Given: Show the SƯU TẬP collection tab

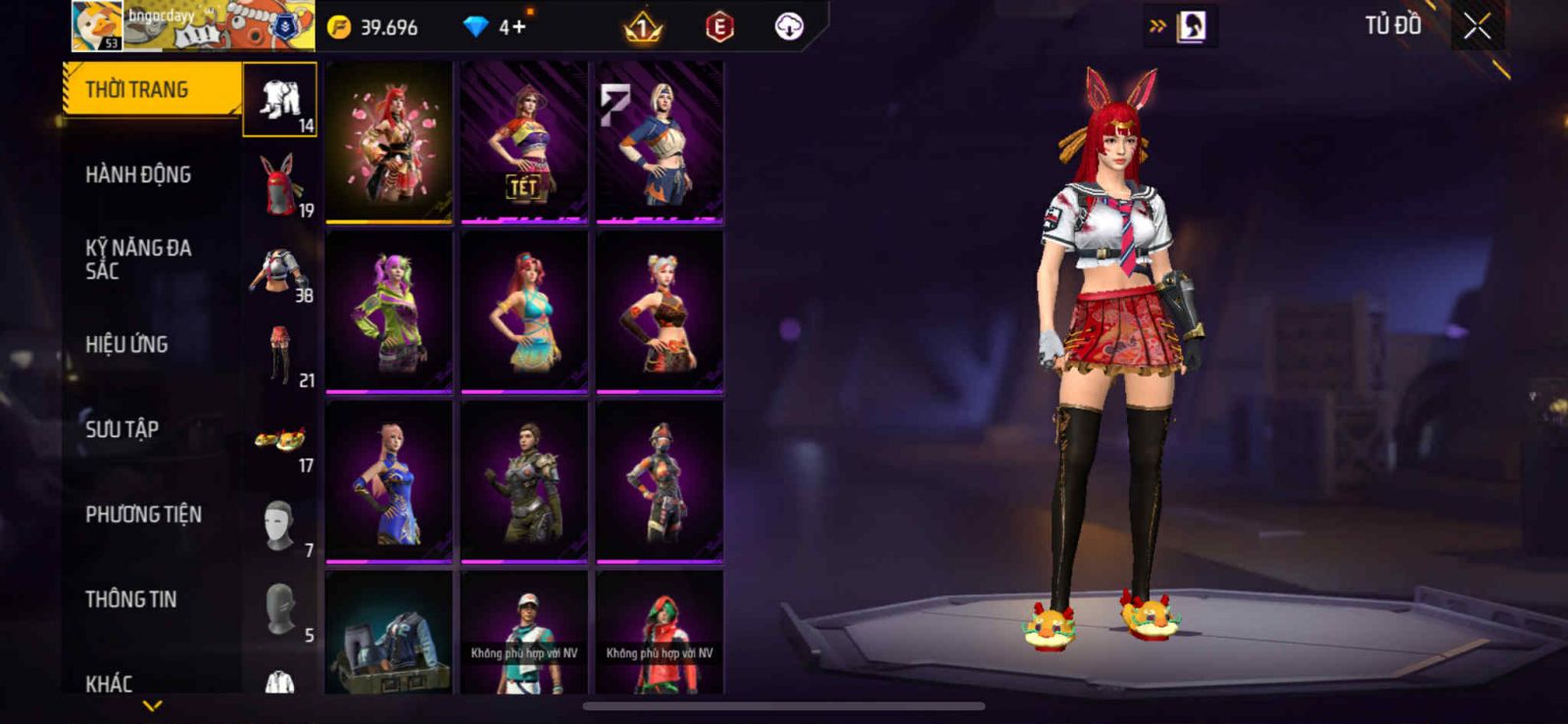Looking at the screenshot, I should 122,429.
